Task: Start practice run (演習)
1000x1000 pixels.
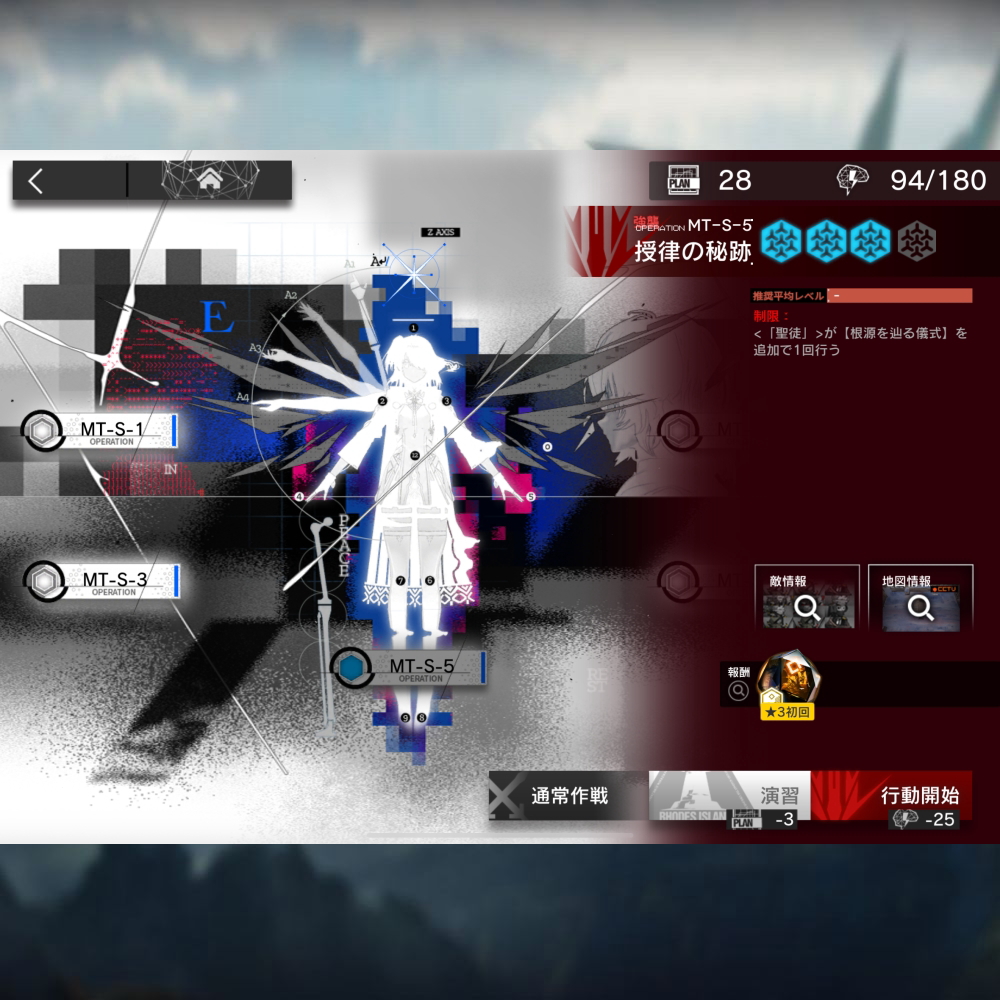Action: coord(730,798)
